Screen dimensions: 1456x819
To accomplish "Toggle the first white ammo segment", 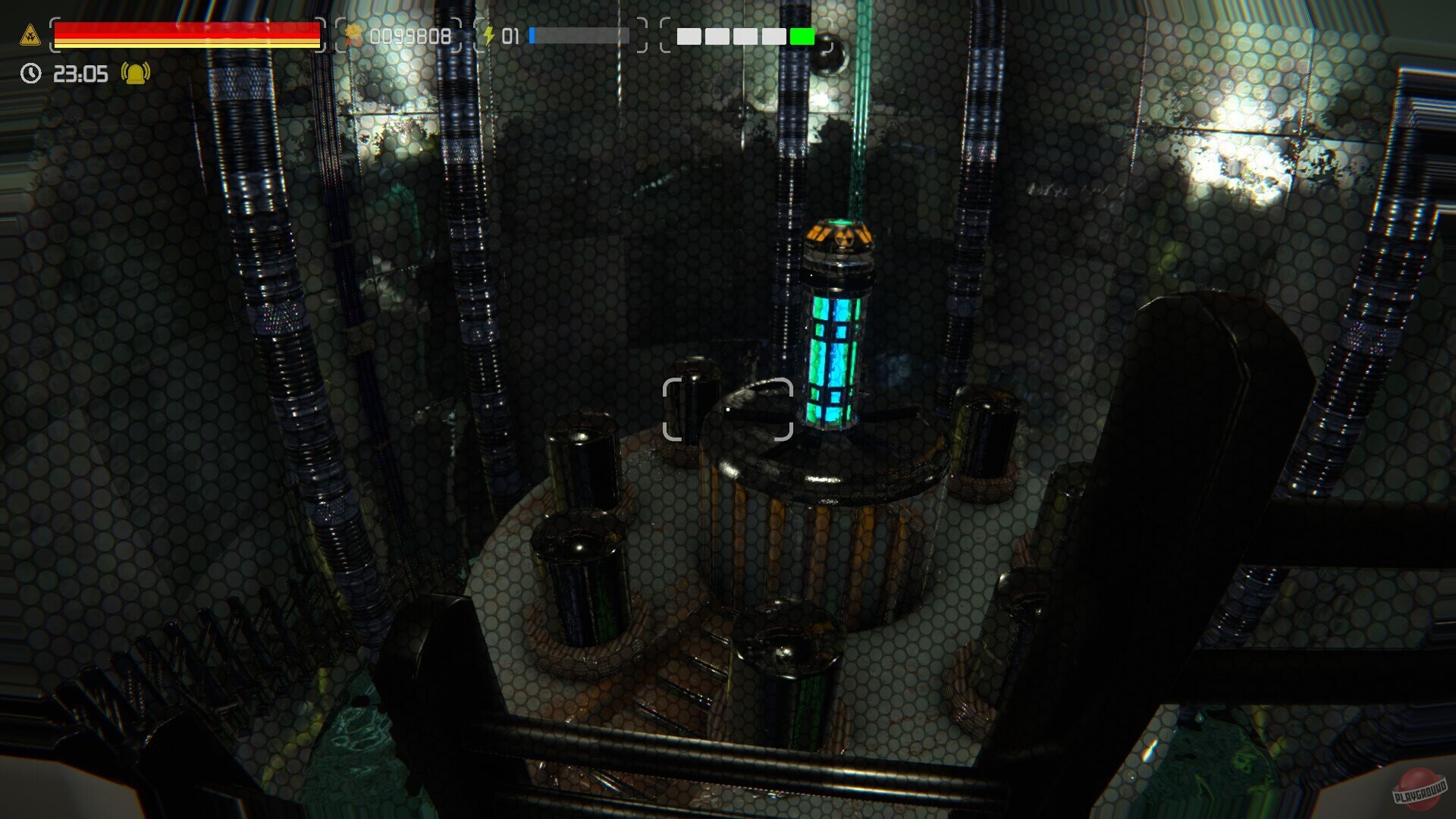I will tap(690, 34).
